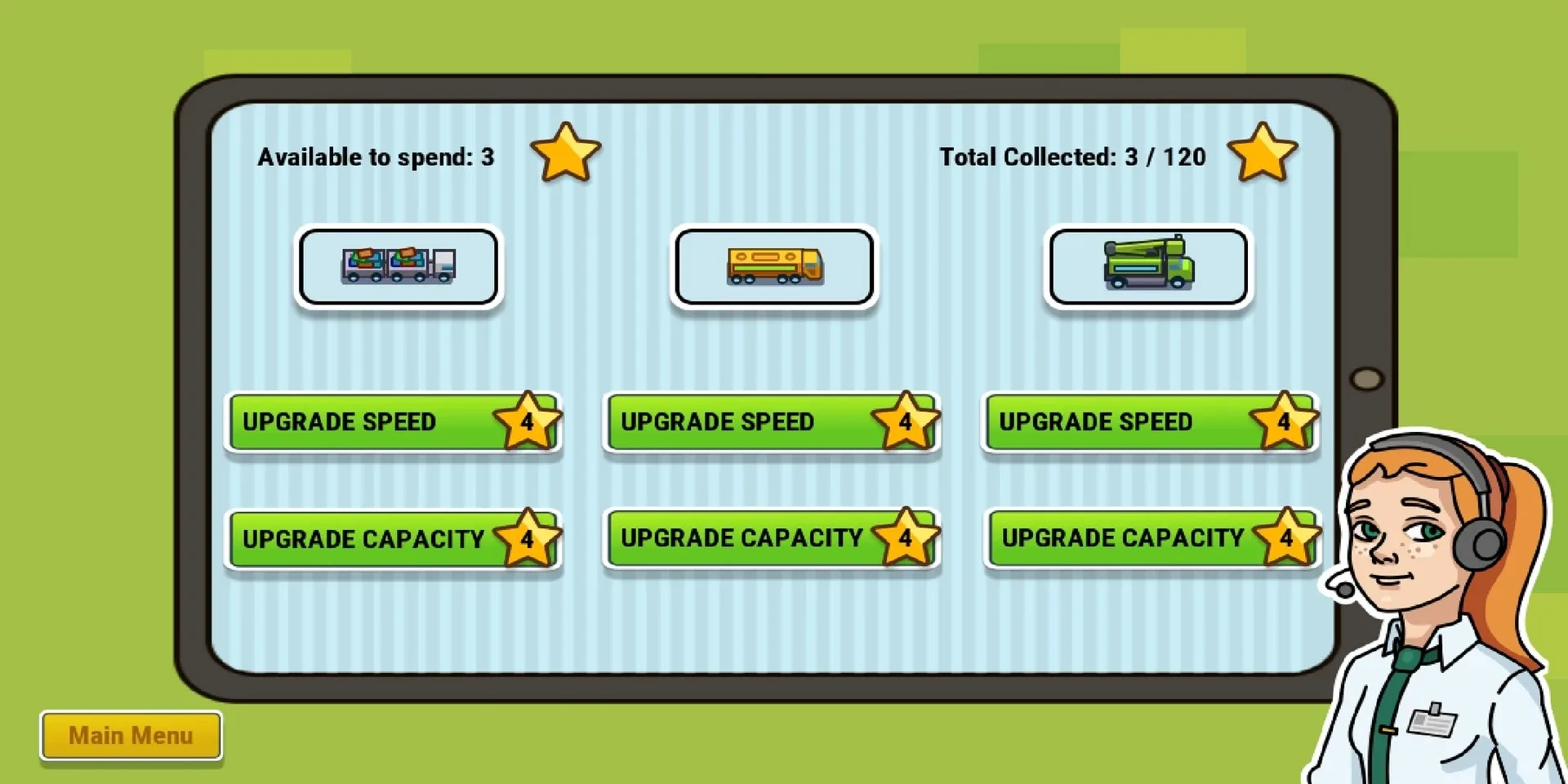
Task: Click the star on the tanker's Upgrade Capacity button
Action: 905,537
